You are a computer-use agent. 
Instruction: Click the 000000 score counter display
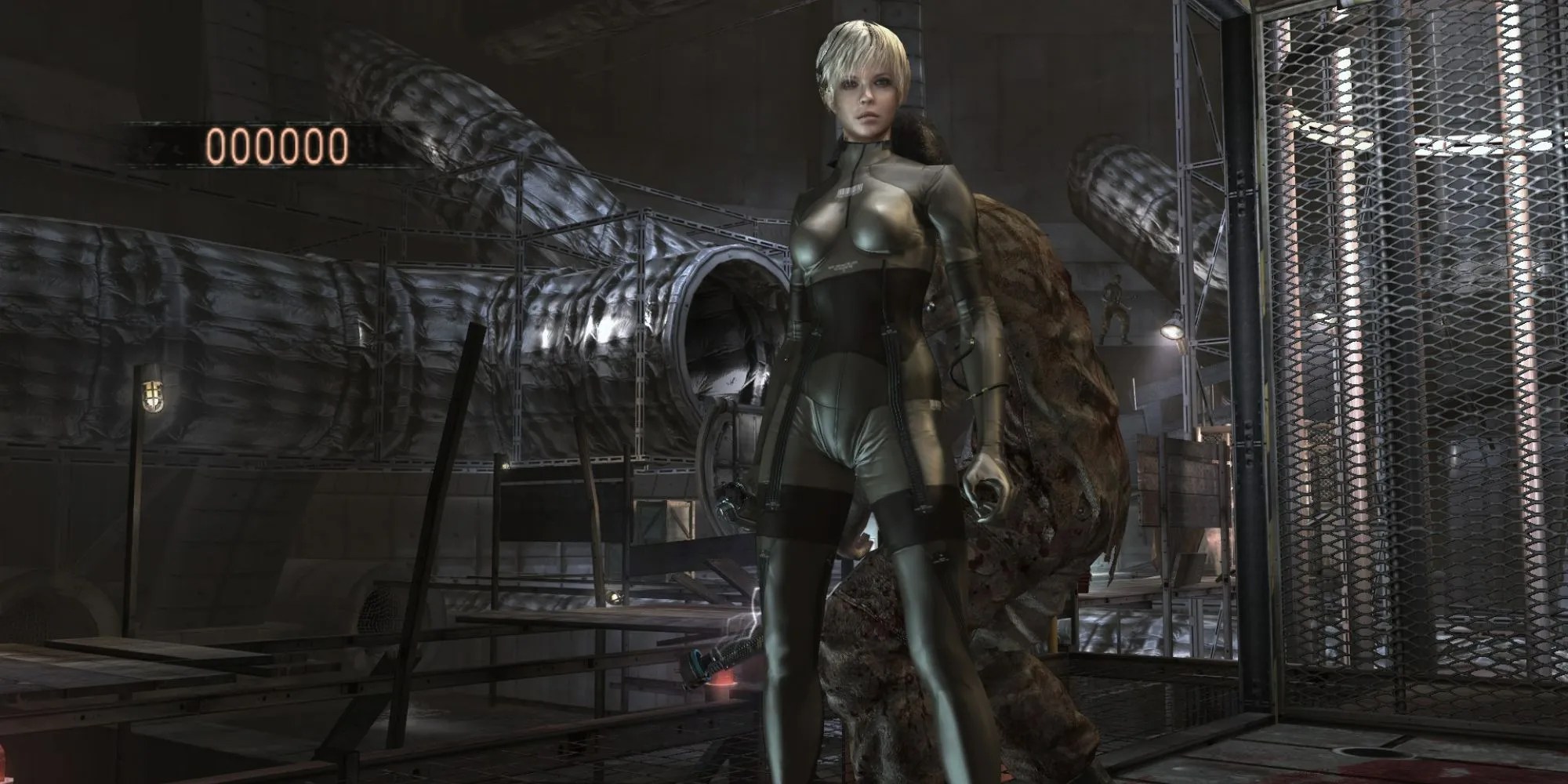pyautogui.click(x=278, y=145)
